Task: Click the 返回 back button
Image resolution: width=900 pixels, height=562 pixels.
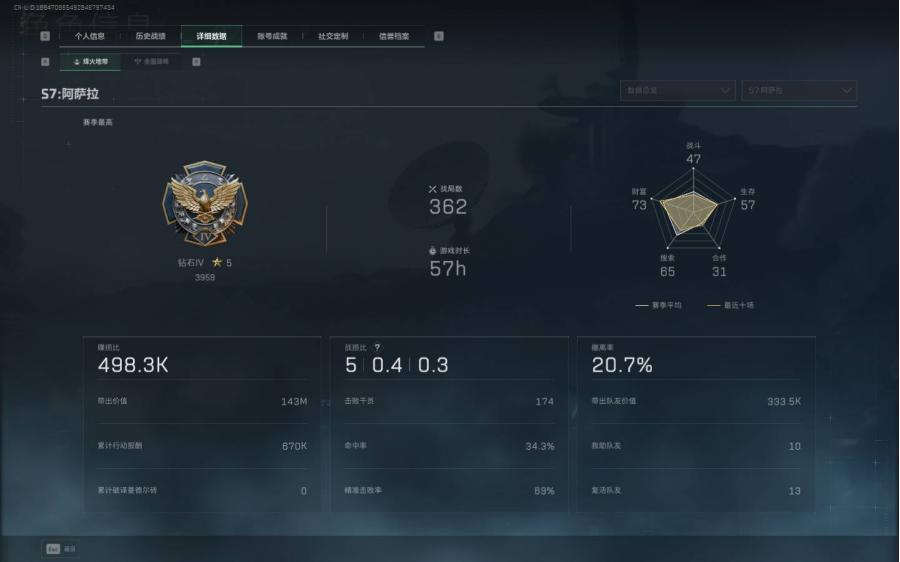Action: tap(62, 548)
